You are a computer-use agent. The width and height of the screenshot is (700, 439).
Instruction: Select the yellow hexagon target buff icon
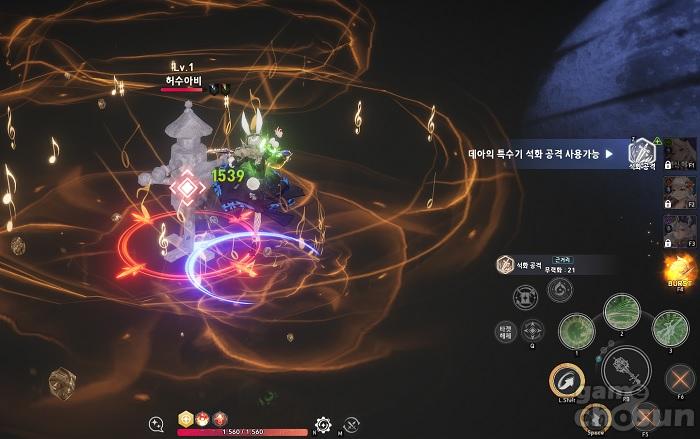tap(185, 419)
